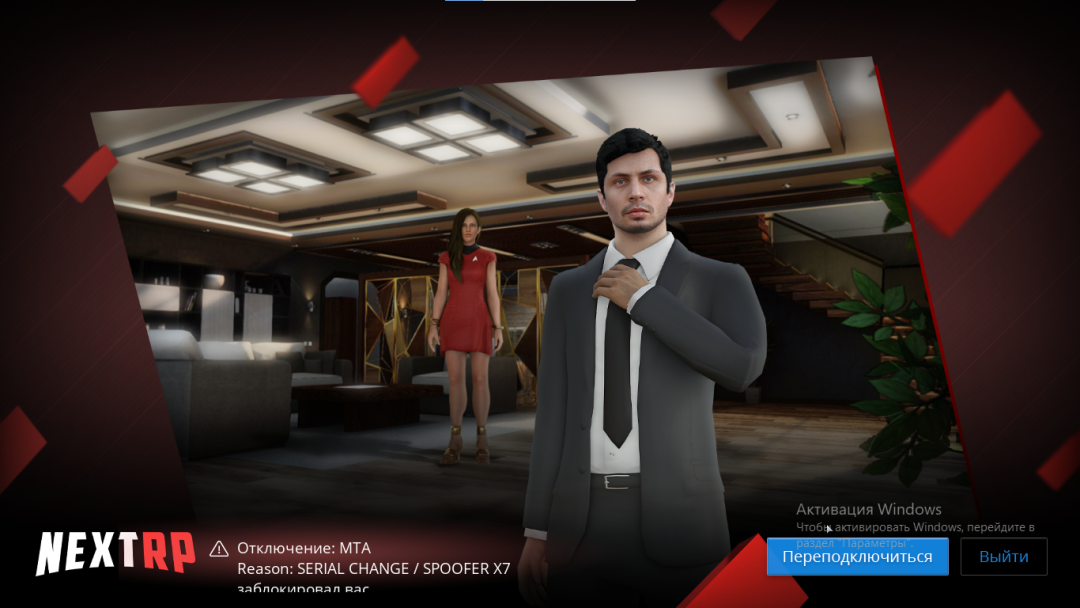Choose the Выйти exit button
This screenshot has height=608, width=1080.
tap(1003, 557)
